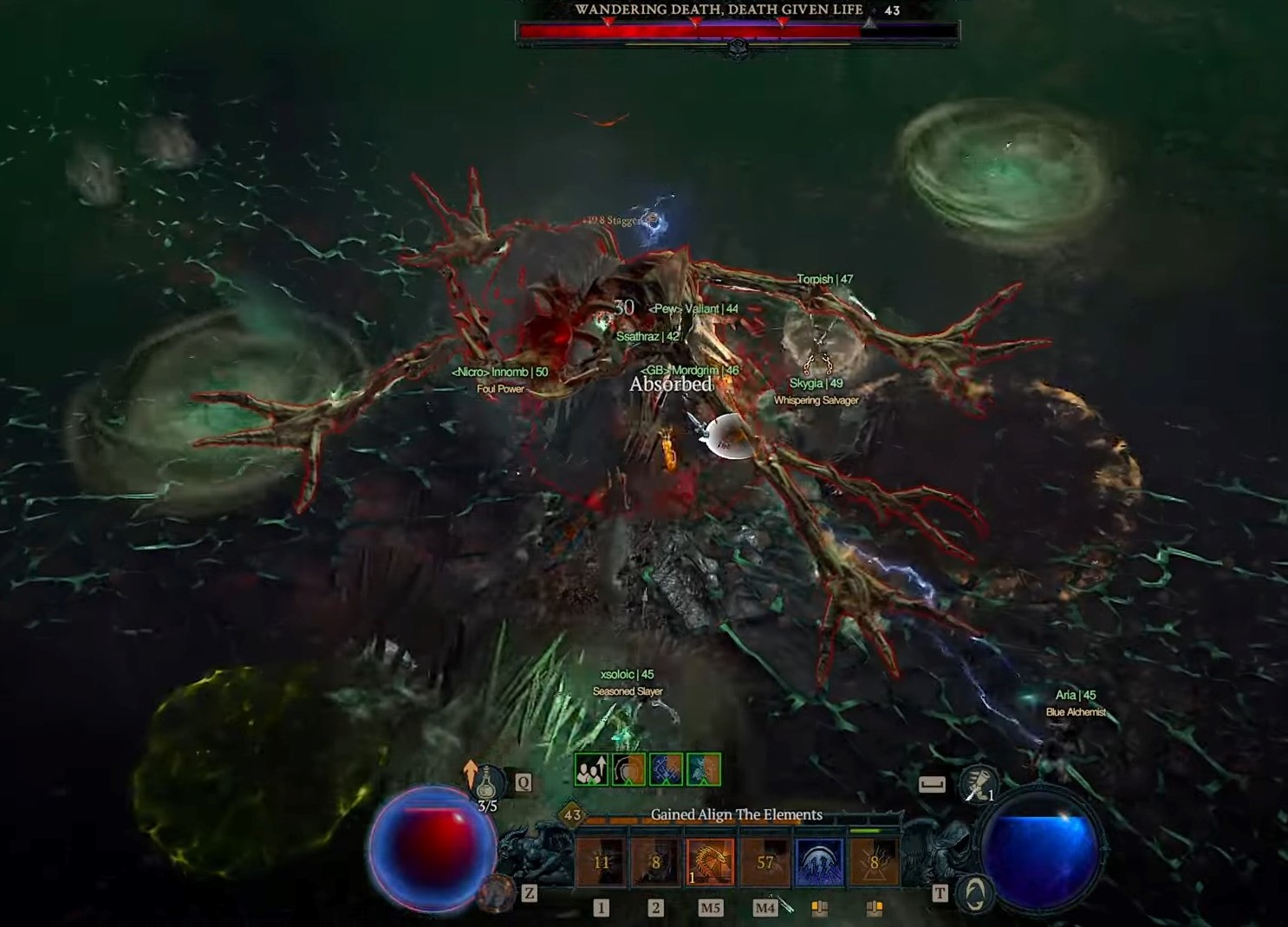Click the level 43 diamond on the XP bar
This screenshot has width=1288, height=927.
point(570,814)
